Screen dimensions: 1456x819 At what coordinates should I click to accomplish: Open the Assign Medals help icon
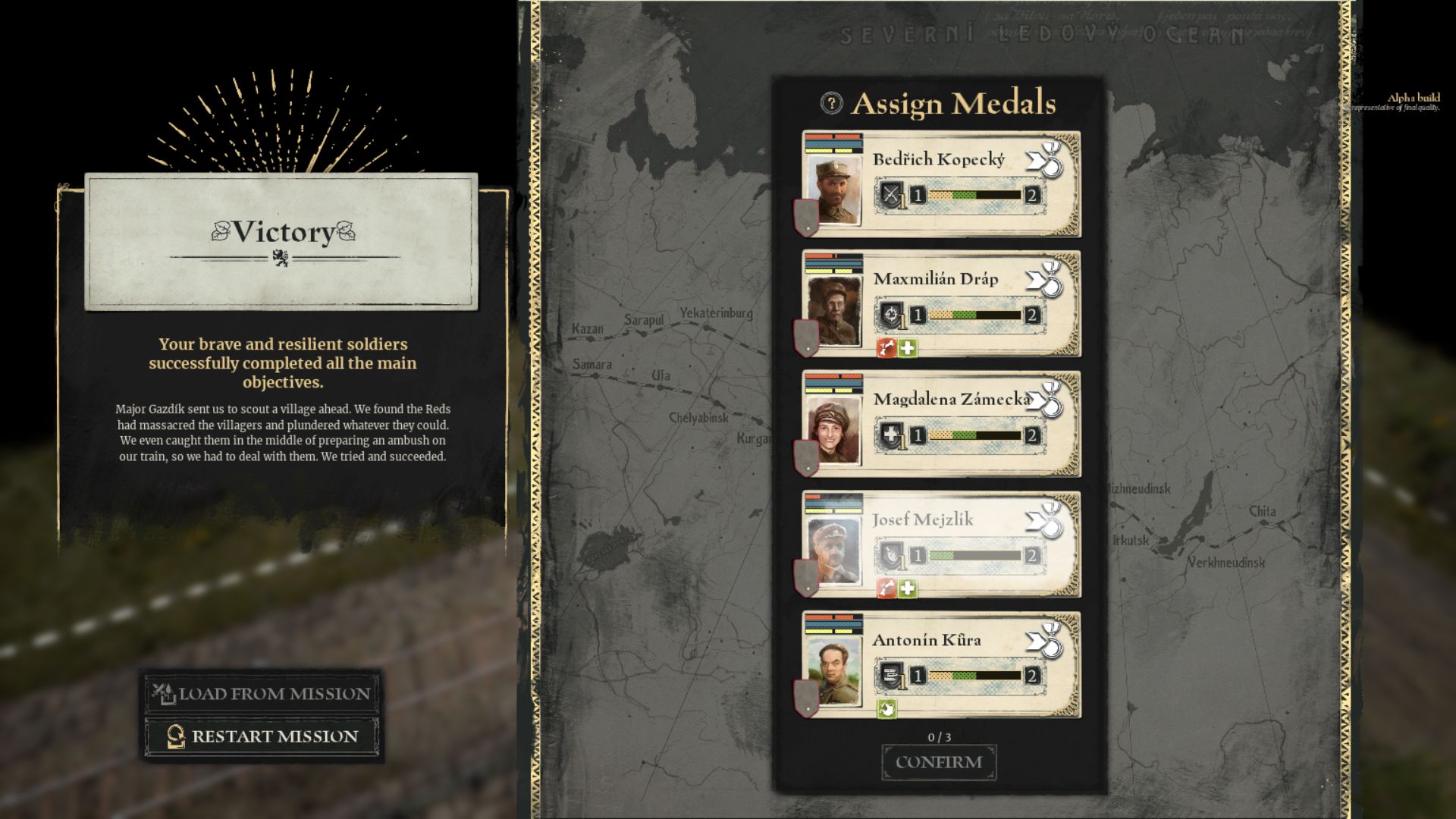coord(831,103)
